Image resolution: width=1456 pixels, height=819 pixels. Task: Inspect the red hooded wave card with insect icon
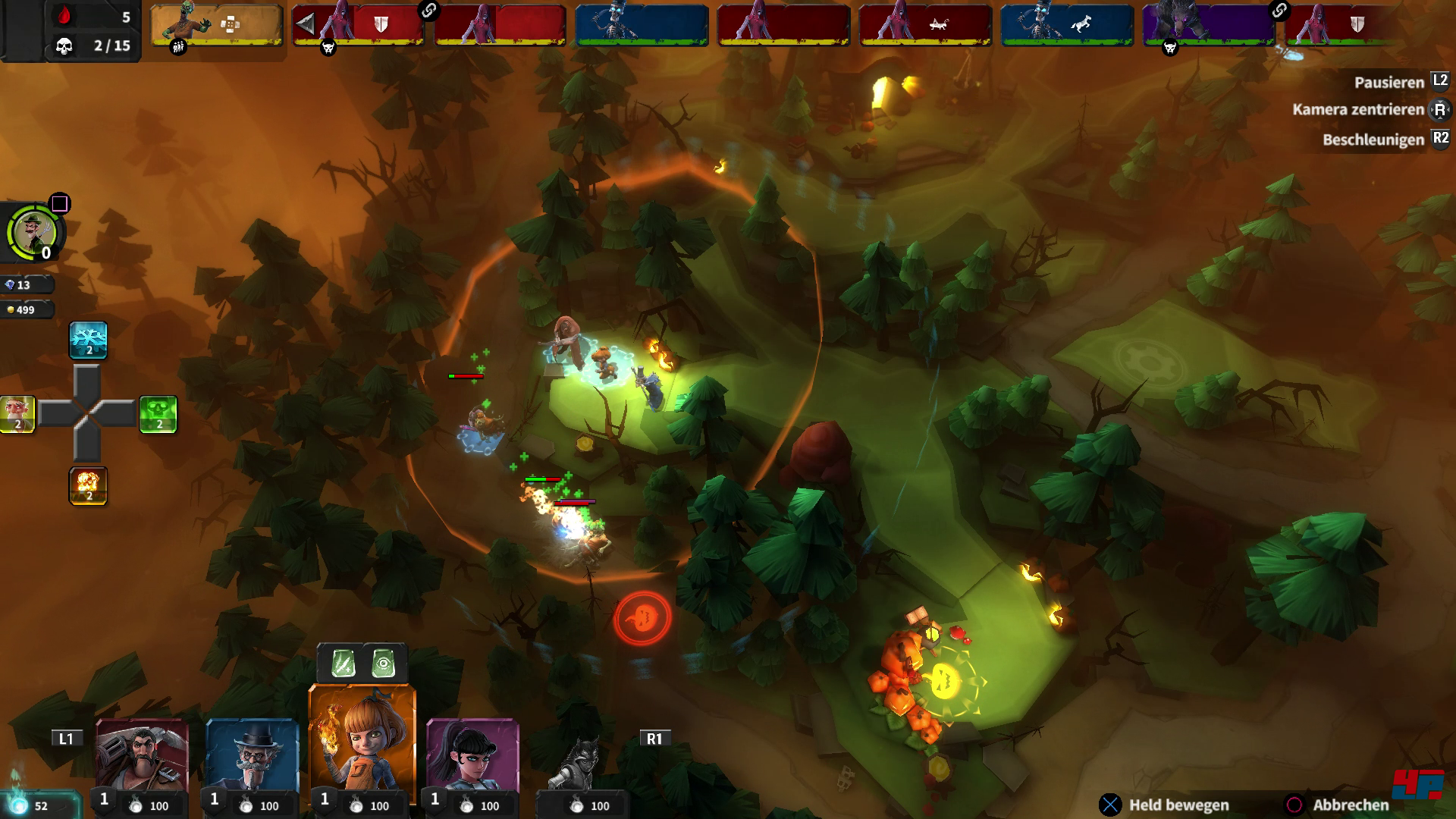(925, 25)
